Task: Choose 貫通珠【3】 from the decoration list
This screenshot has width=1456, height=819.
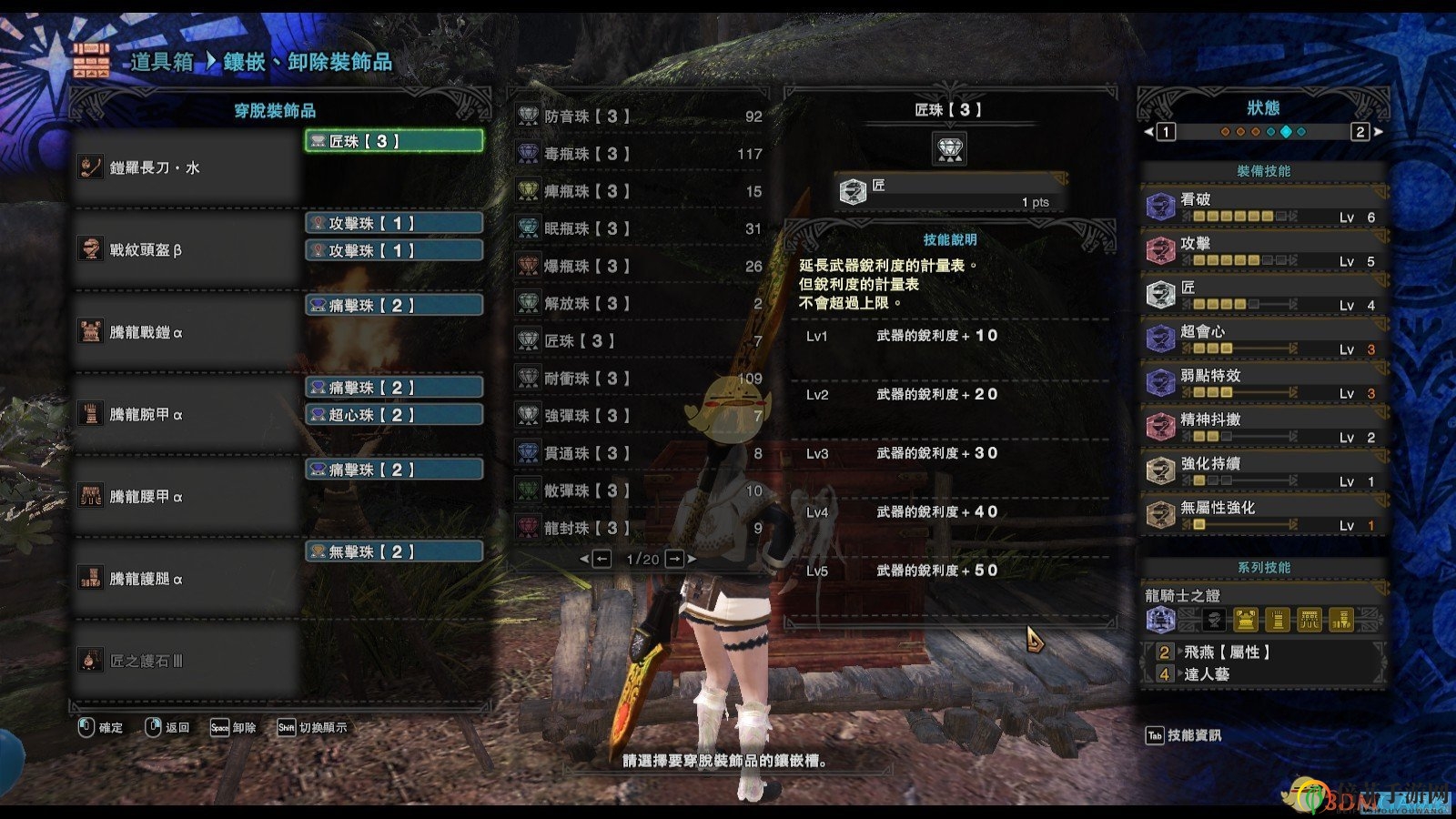Action: pyautogui.click(x=638, y=452)
